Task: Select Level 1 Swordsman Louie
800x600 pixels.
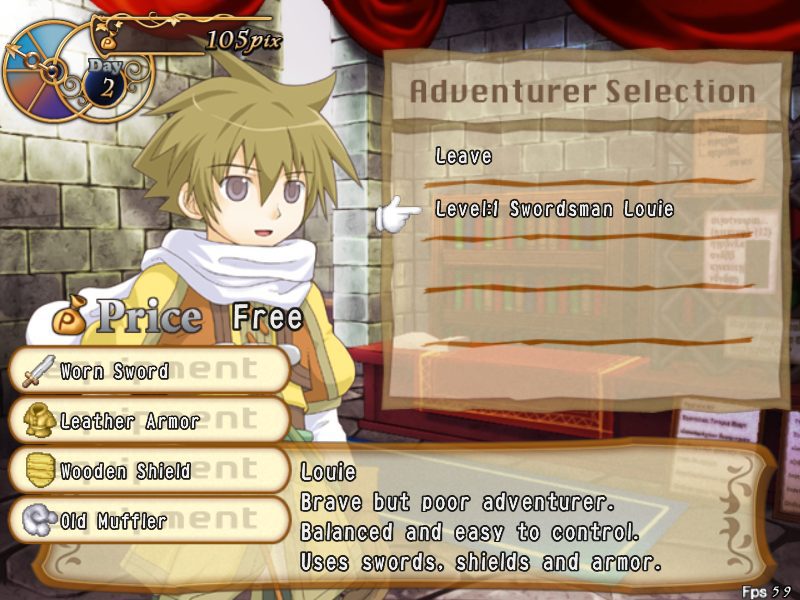Action: (x=554, y=210)
